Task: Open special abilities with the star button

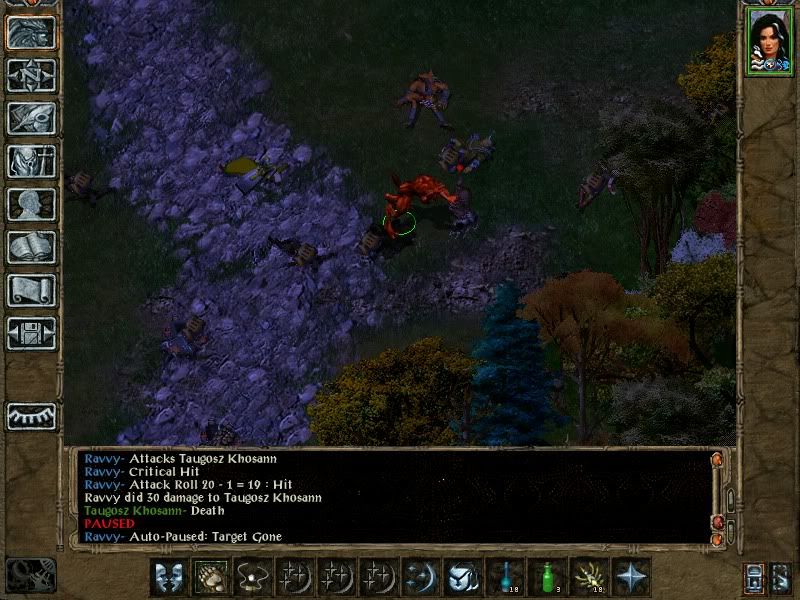Action: [631, 577]
